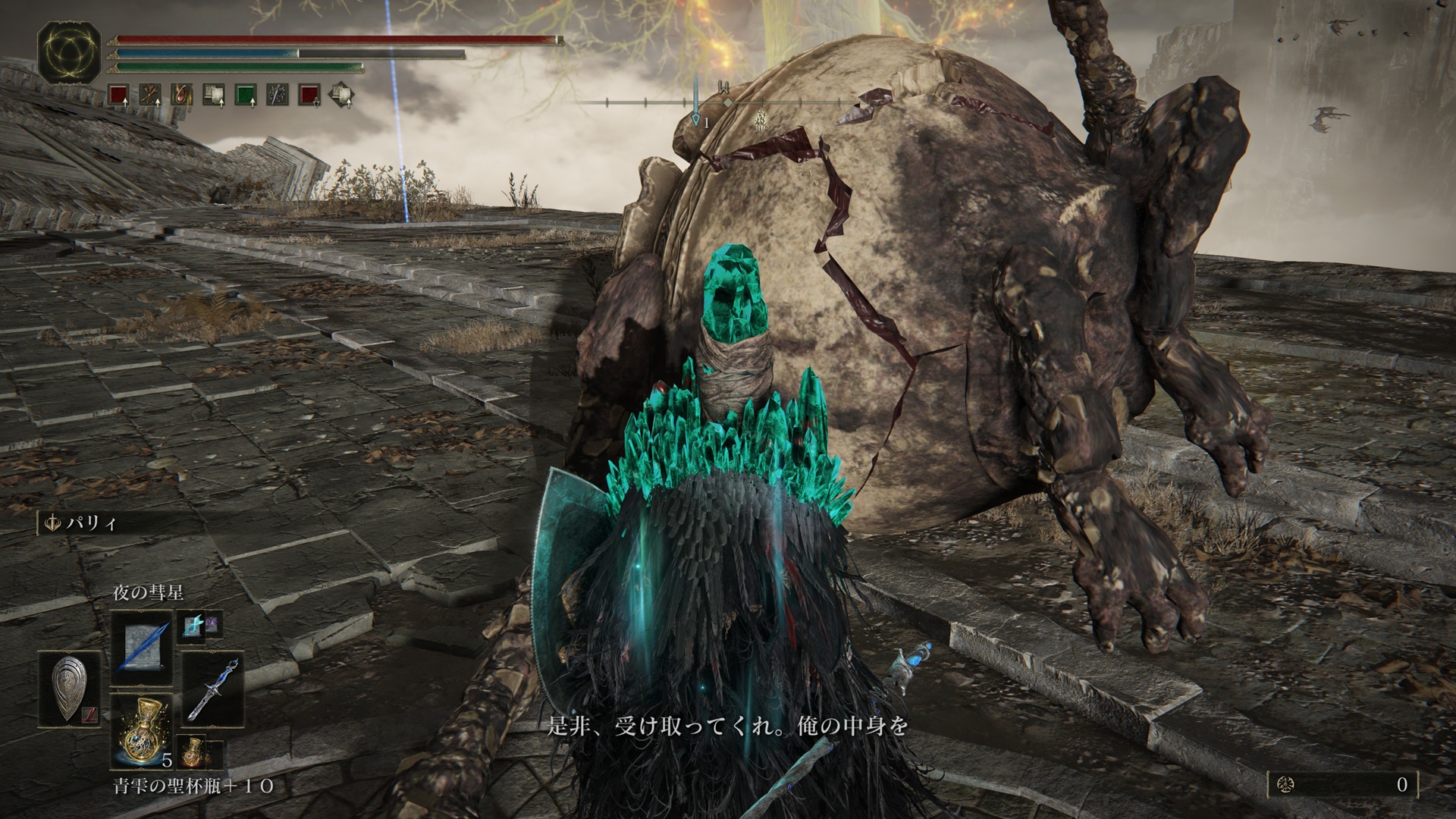Select the diamond-framed scroll buff icon
Screen dimensions: 1456x819
tap(340, 95)
